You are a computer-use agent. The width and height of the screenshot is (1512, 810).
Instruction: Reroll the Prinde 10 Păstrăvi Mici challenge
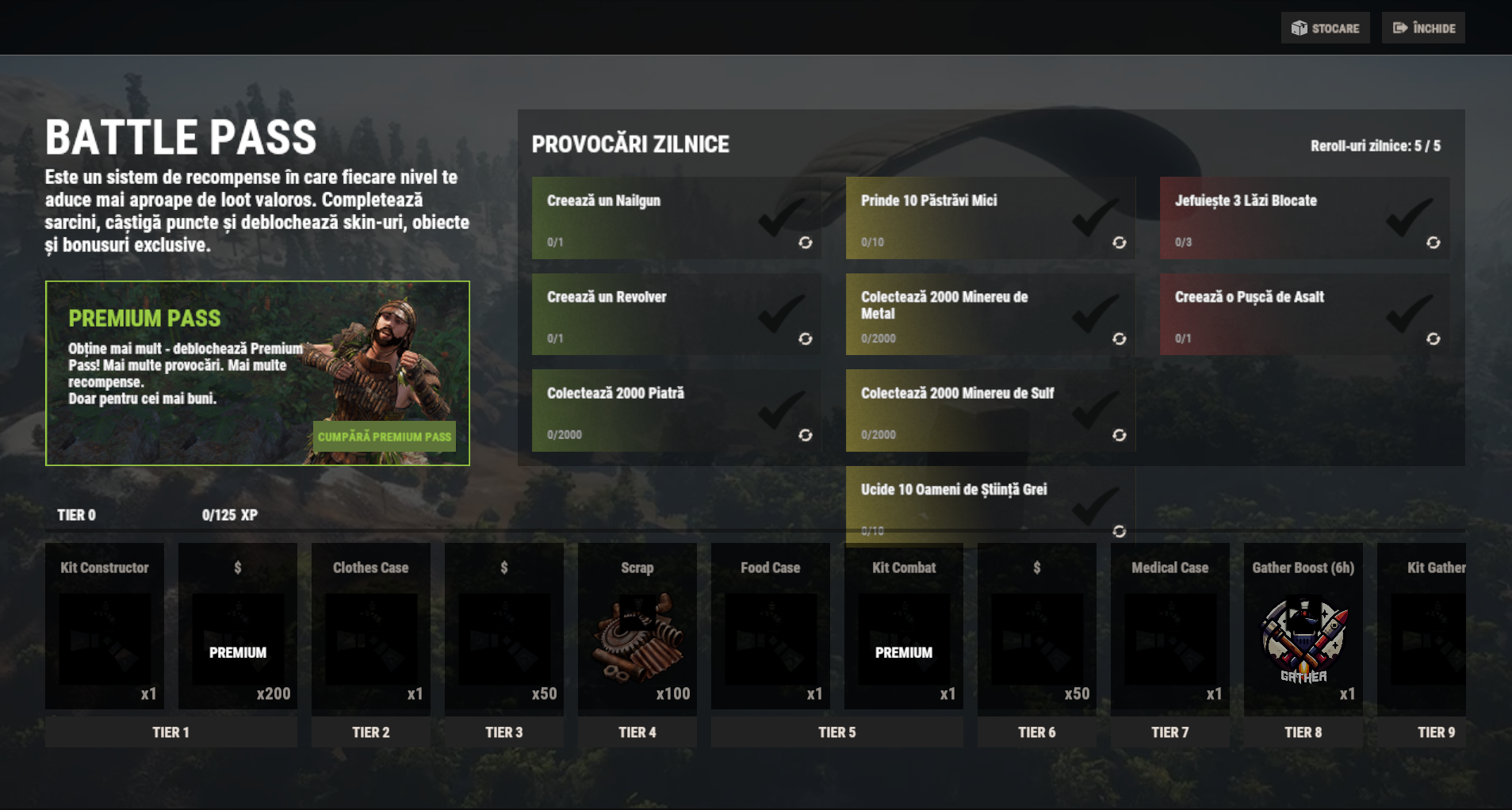coord(1119,243)
